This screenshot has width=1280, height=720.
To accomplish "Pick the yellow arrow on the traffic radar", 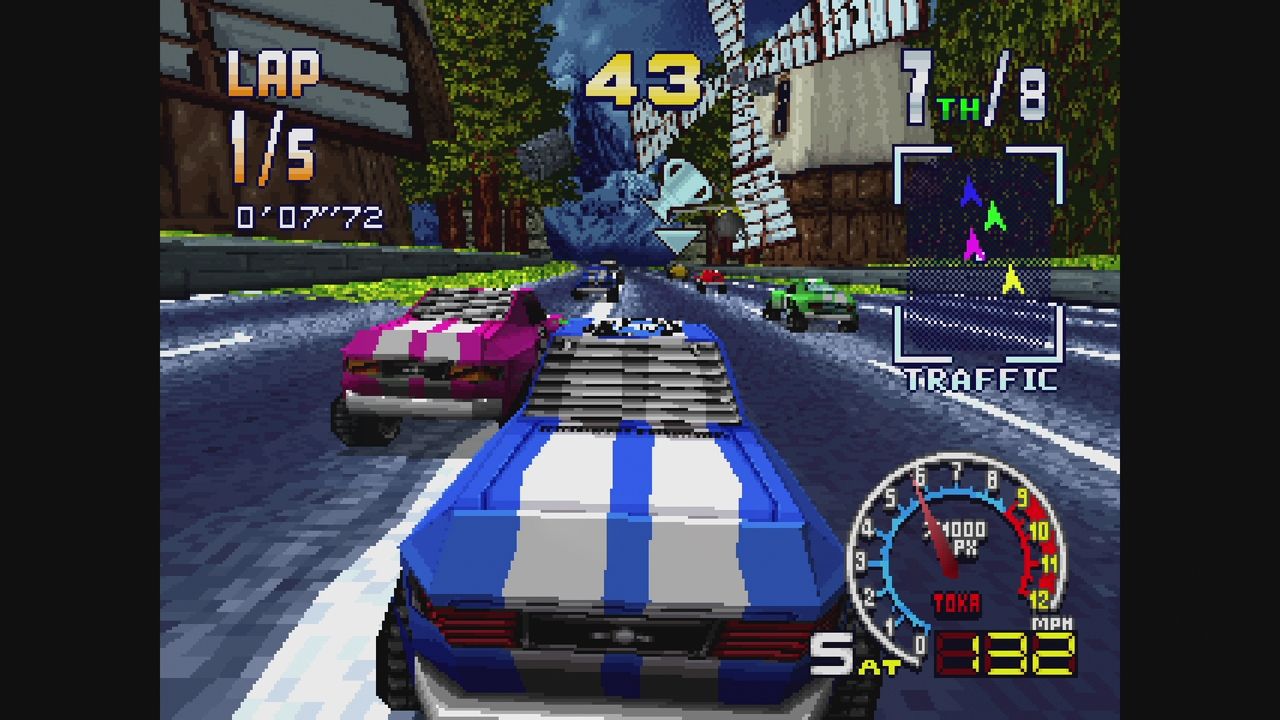I will point(1013,279).
